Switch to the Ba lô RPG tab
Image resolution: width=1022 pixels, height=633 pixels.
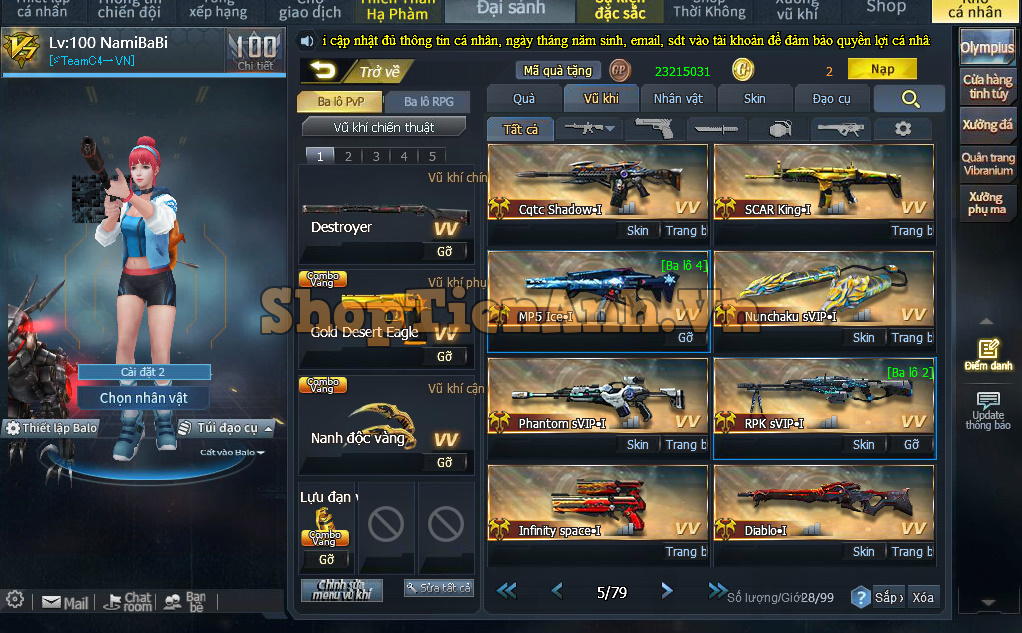point(428,101)
